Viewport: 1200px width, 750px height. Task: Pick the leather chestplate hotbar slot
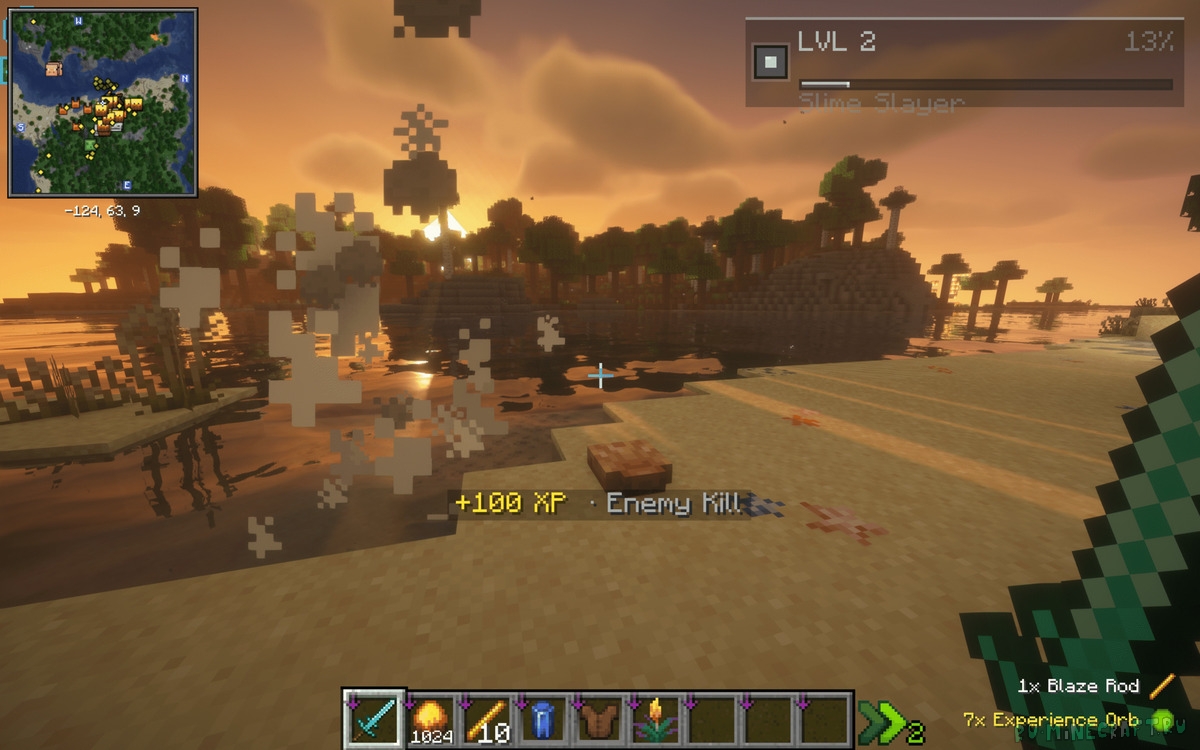point(599,718)
